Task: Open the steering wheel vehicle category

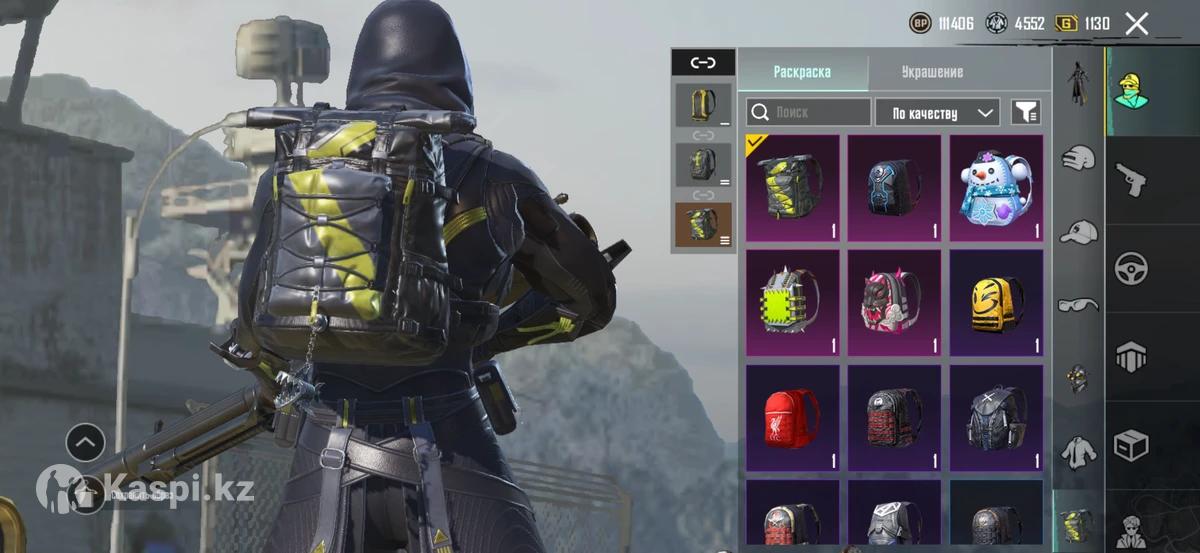Action: 1131,268
